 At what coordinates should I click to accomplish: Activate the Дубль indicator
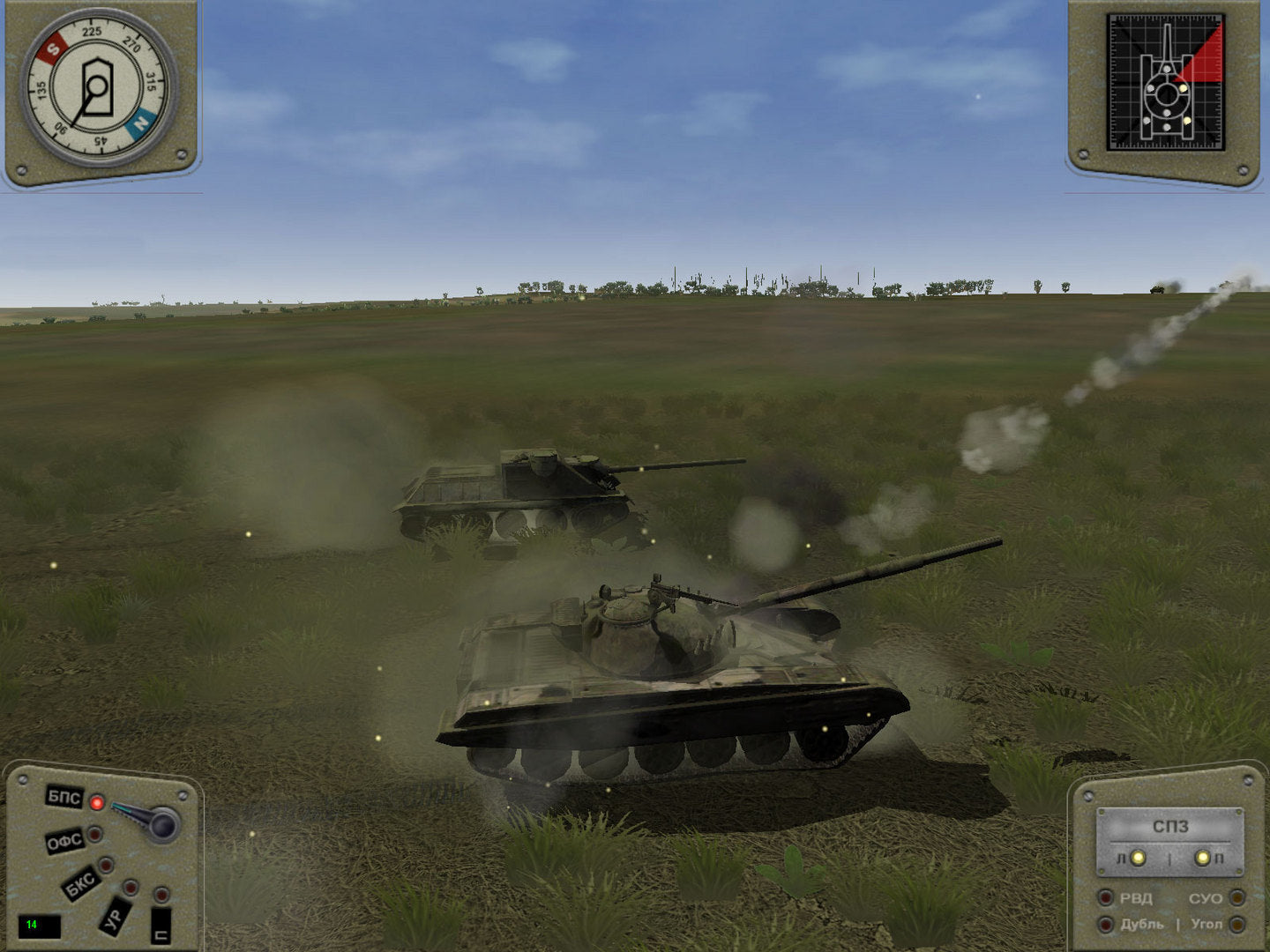pos(1105,925)
